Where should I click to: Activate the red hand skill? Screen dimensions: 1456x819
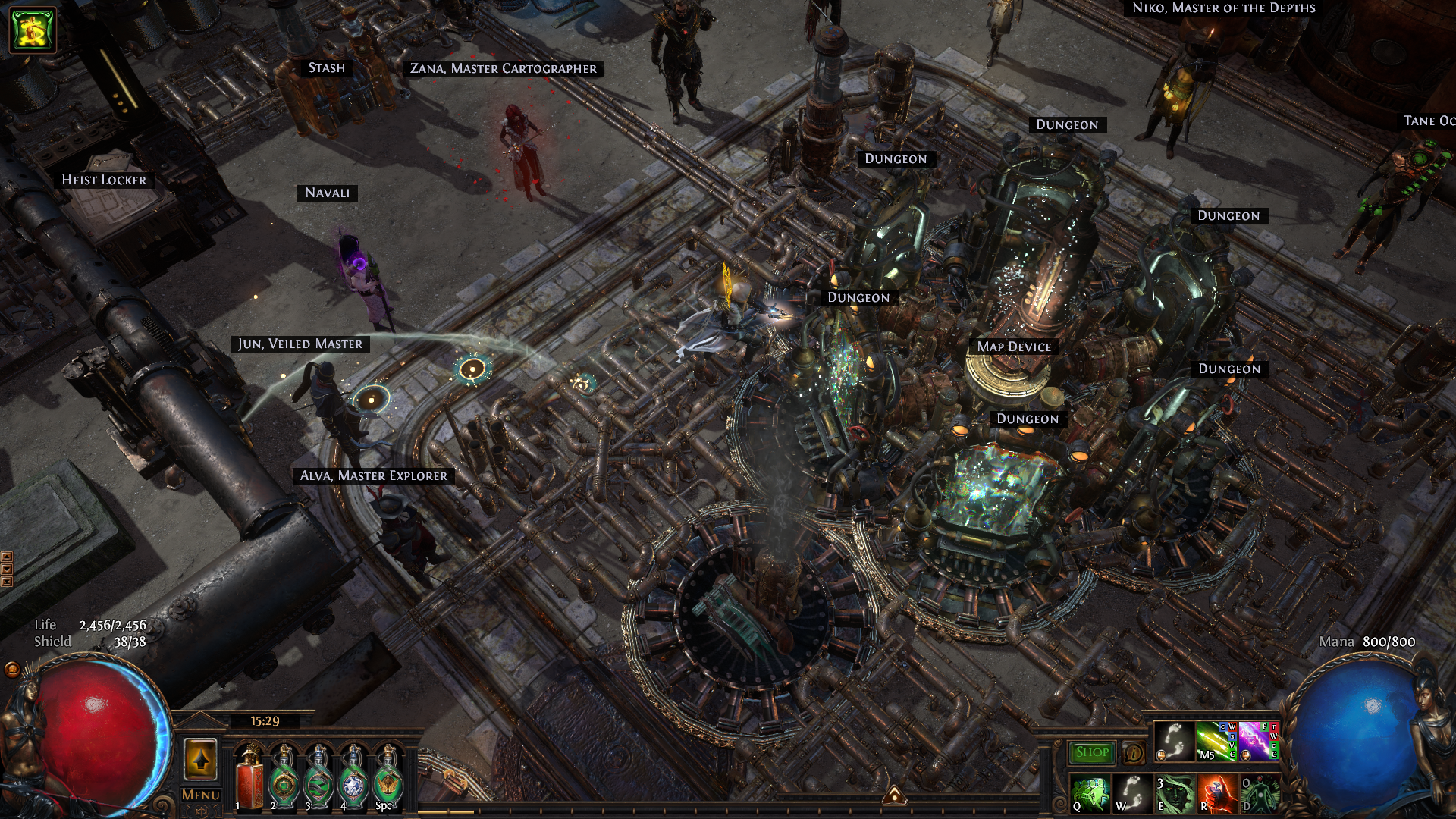[1216, 793]
